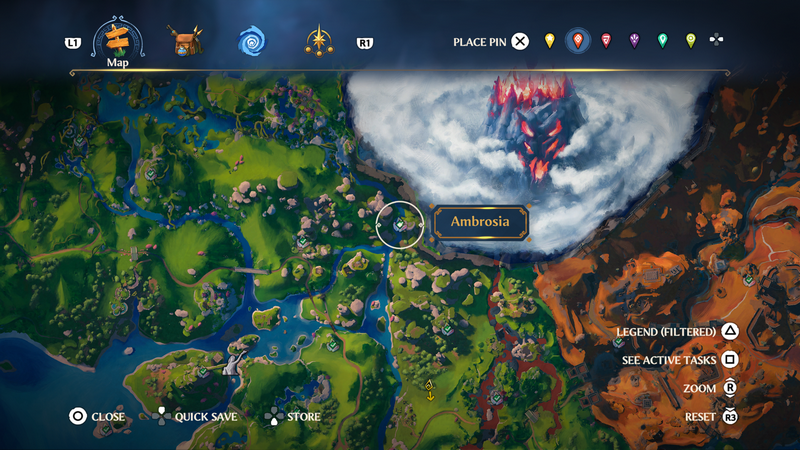Switch to the backpack inventory tab
The height and width of the screenshot is (450, 800).
point(185,42)
